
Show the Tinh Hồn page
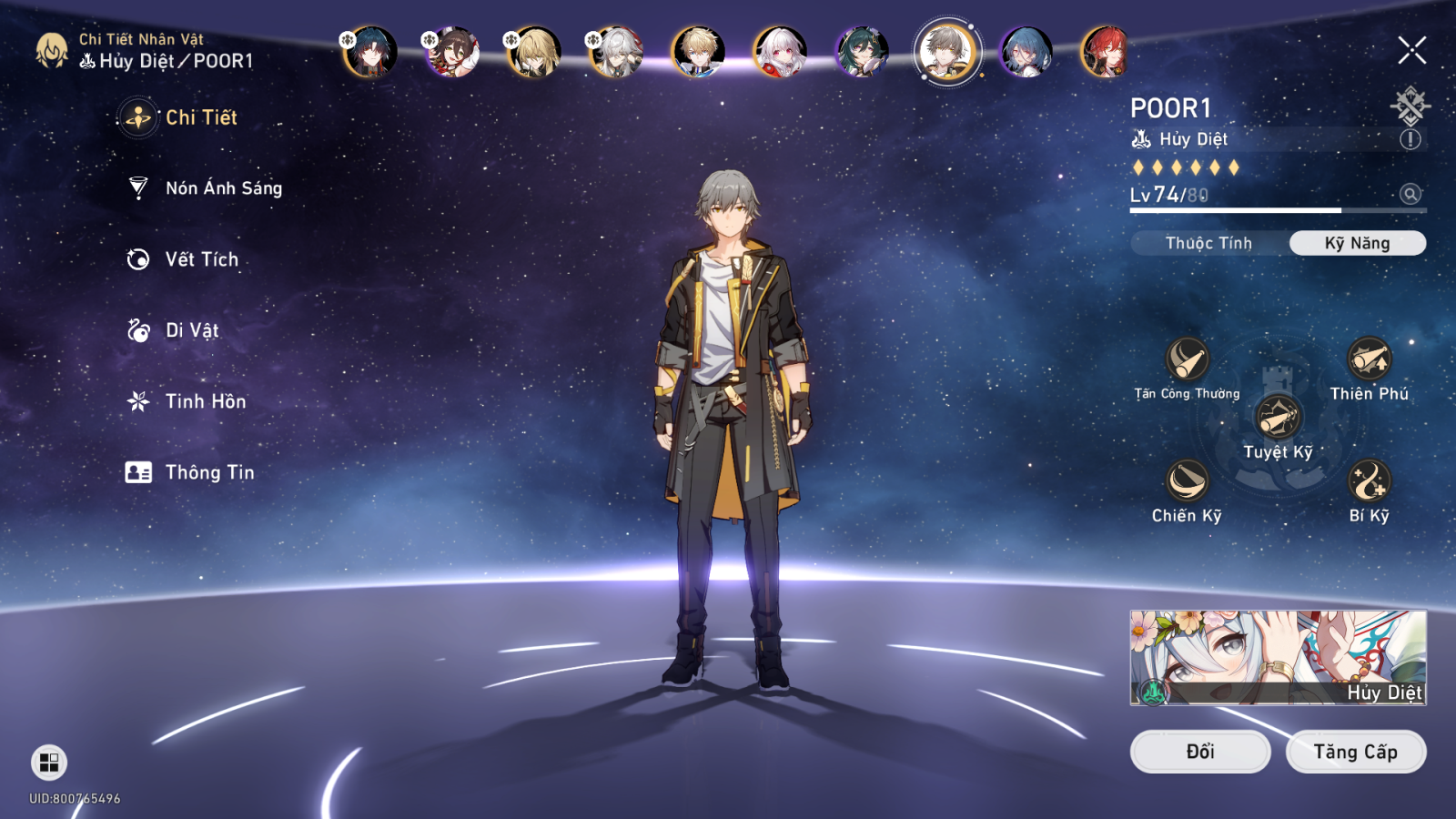point(205,401)
